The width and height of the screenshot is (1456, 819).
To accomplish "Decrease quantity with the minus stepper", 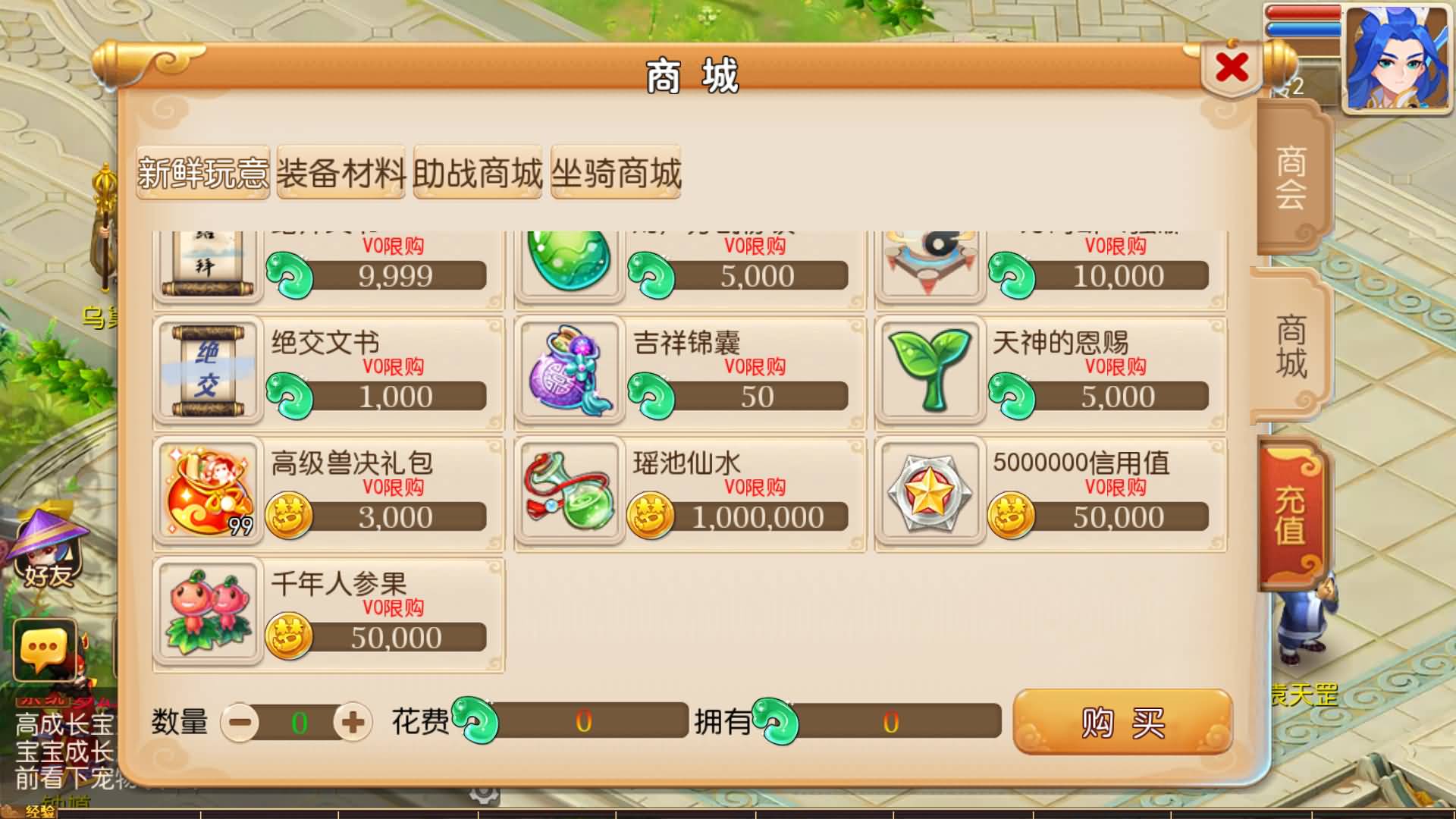I will coord(239,723).
